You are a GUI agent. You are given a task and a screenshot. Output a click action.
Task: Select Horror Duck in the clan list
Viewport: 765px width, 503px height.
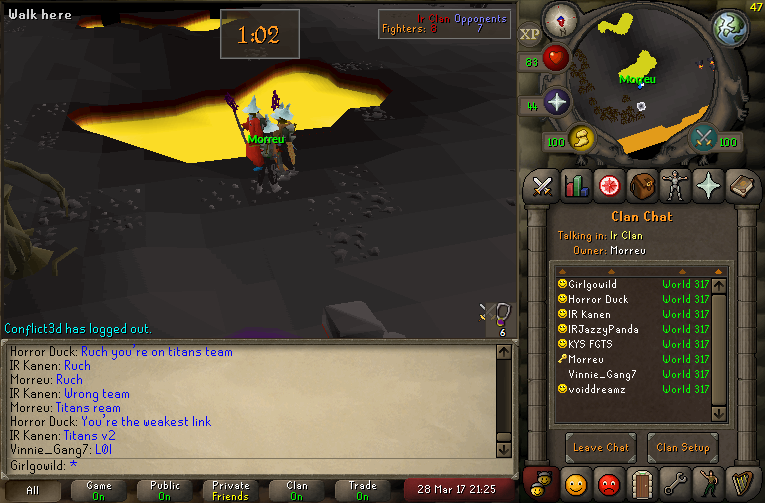(600, 299)
